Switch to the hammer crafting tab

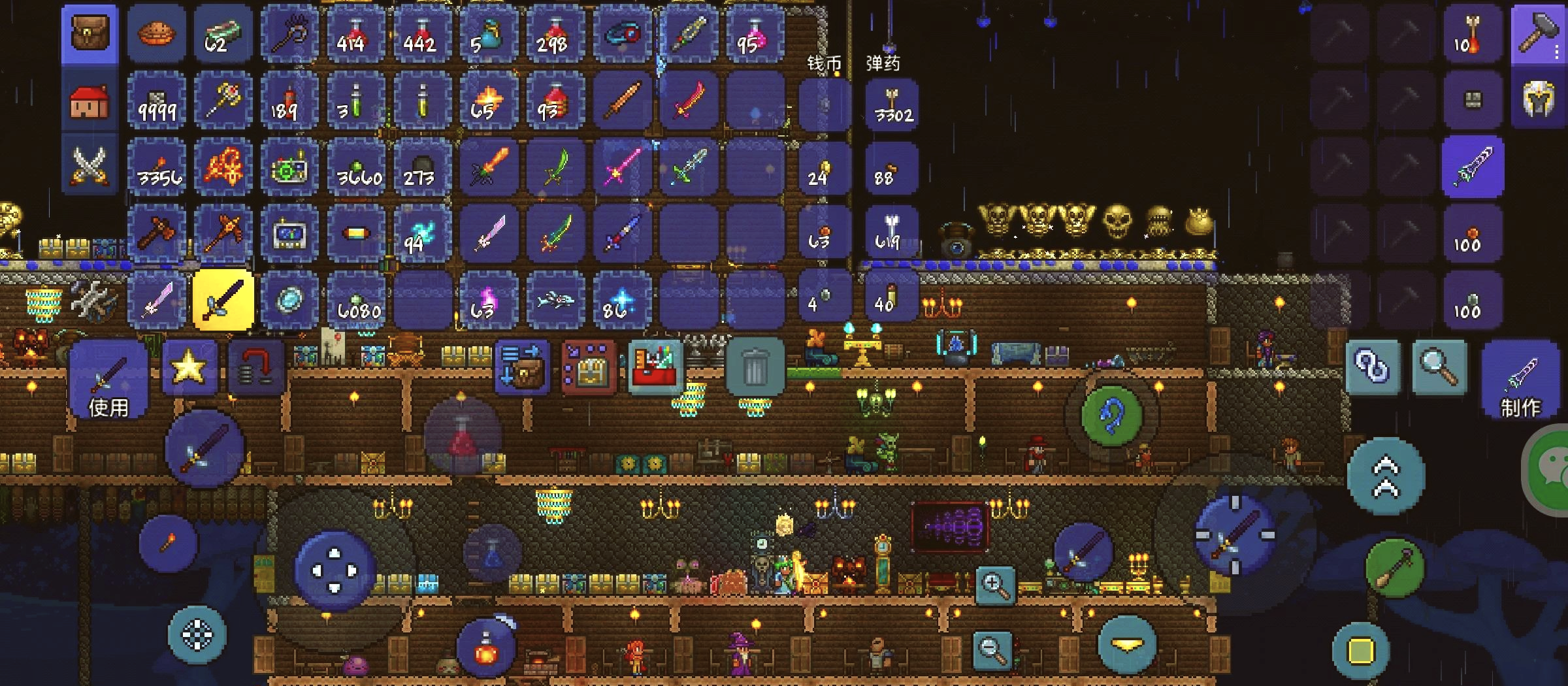click(1539, 34)
